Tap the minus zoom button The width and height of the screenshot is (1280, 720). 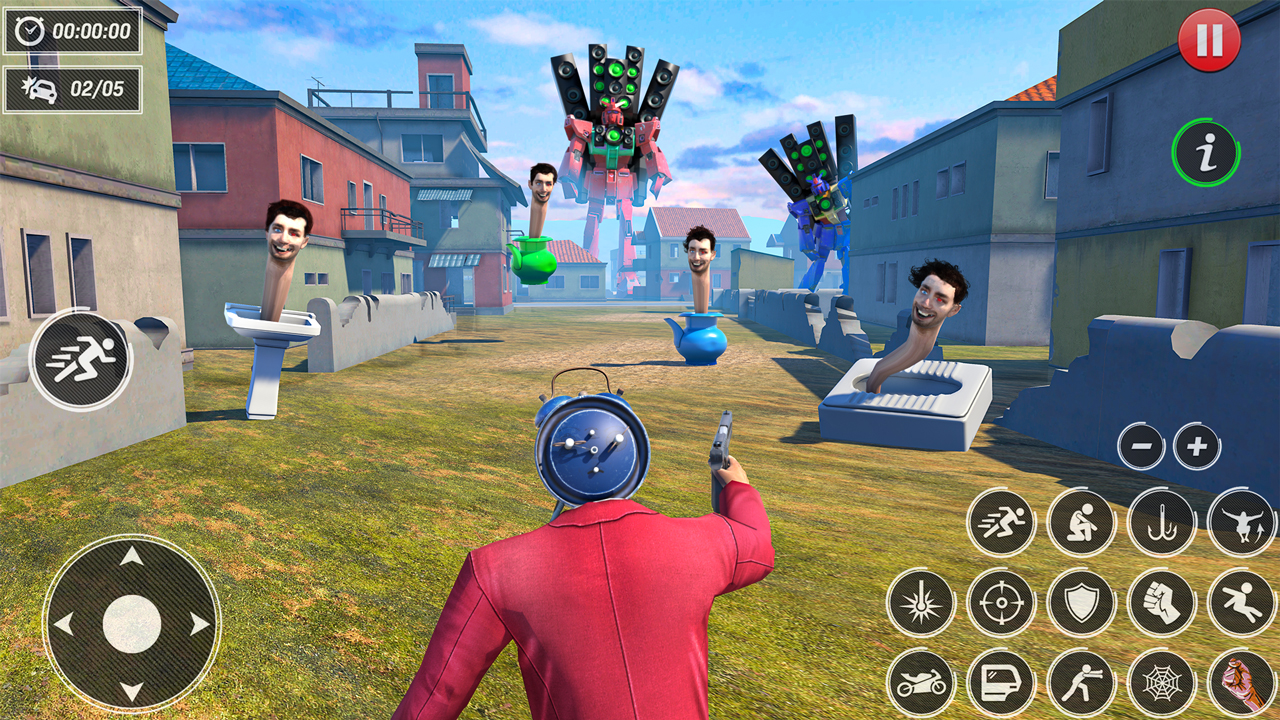tap(1141, 446)
